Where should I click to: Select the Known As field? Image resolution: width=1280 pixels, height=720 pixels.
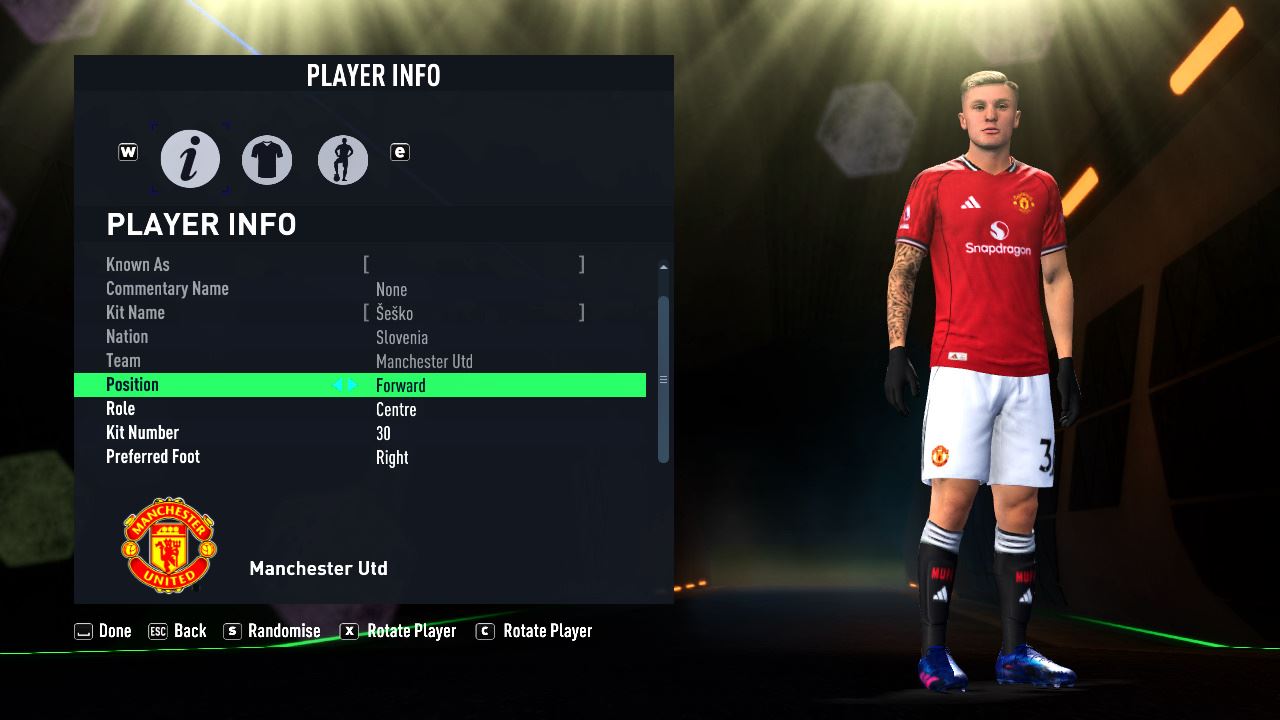coord(473,265)
